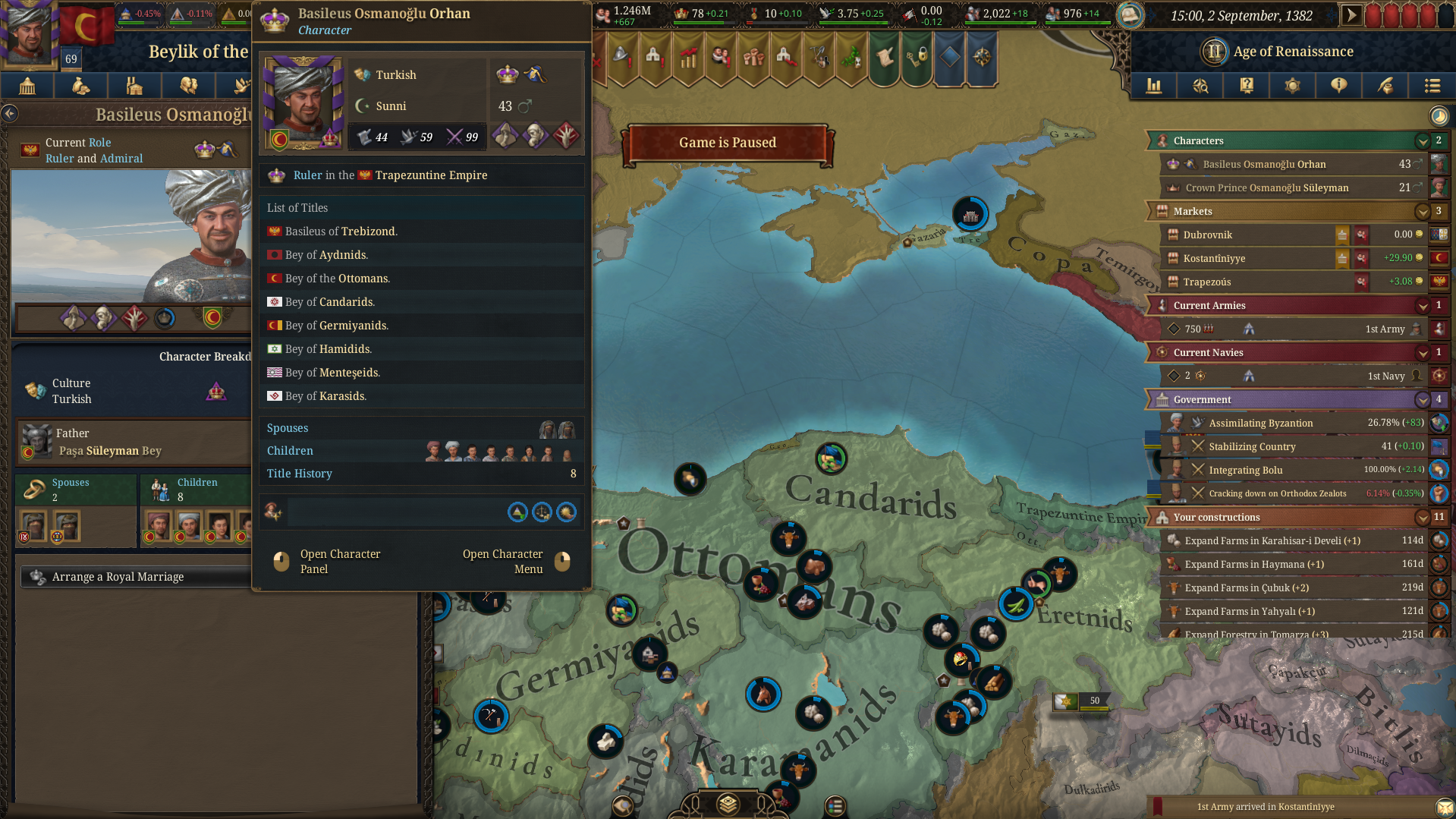This screenshot has height=819, width=1456.
Task: Open the Father Paşa Süleyman Bey entry
Action: (110, 443)
